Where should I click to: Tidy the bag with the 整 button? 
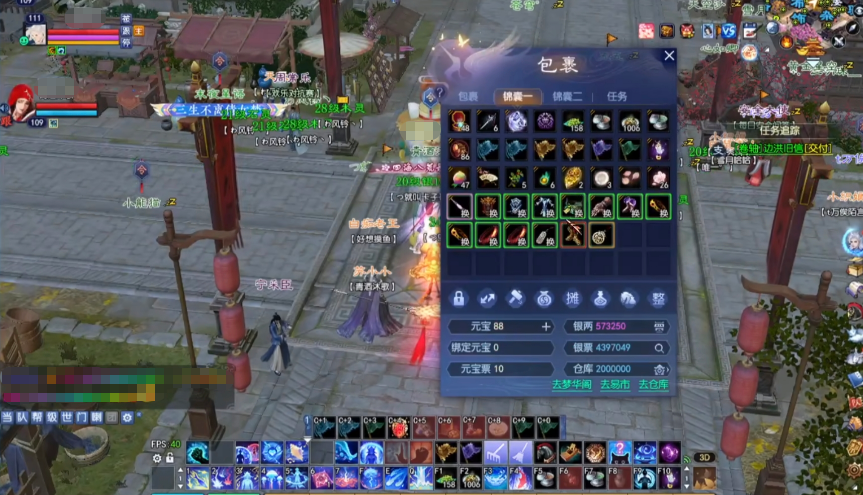tap(658, 297)
